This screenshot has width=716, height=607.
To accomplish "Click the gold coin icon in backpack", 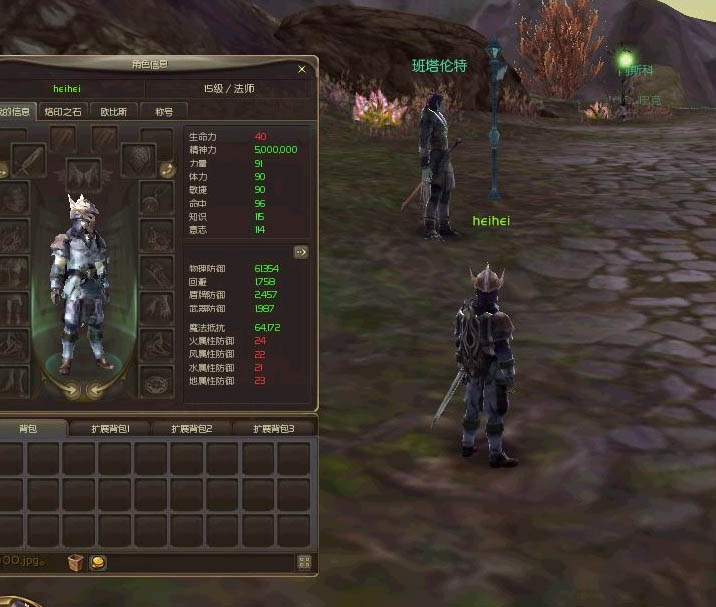I will click(98, 562).
